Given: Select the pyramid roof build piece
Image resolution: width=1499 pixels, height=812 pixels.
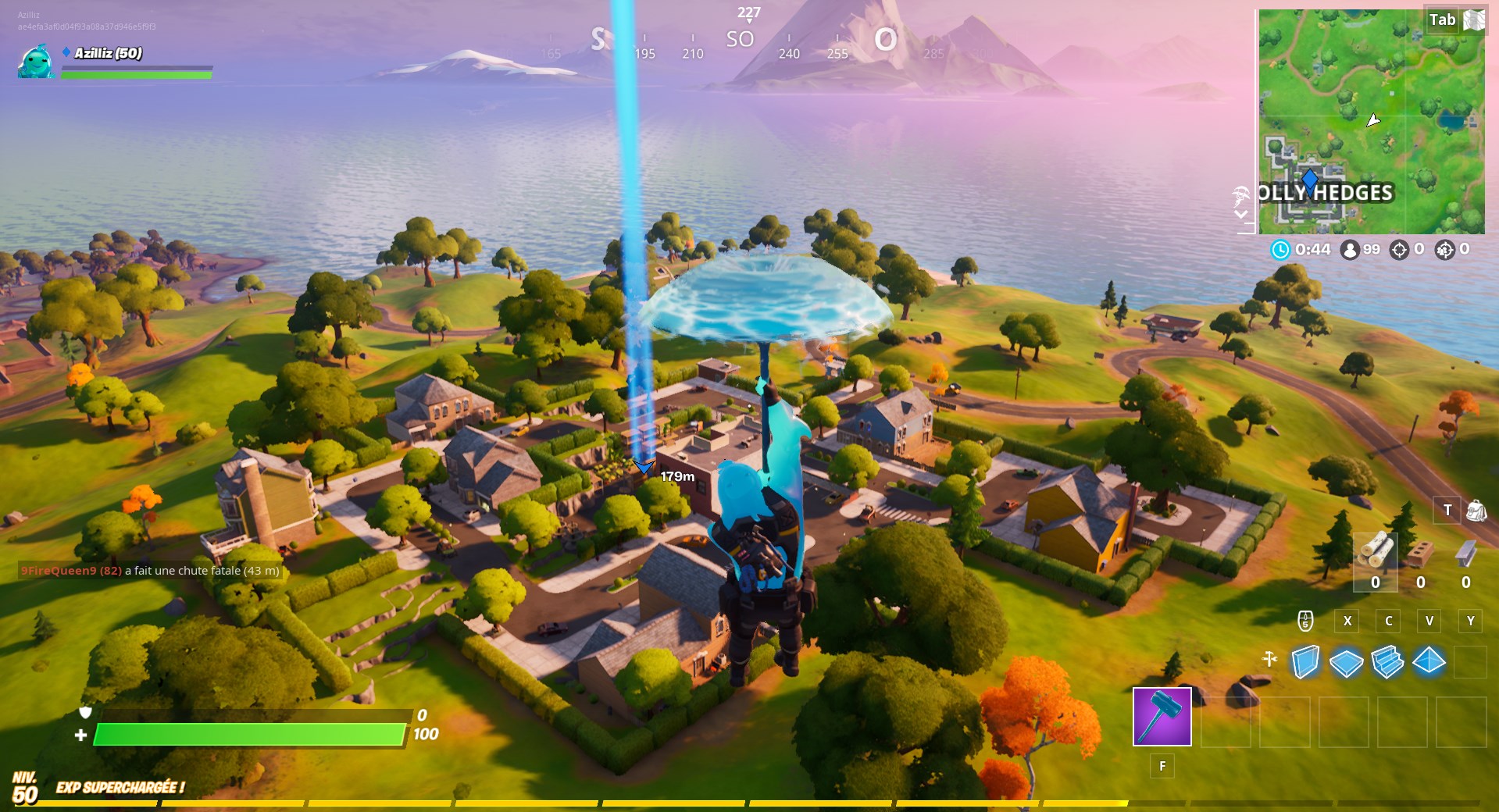Looking at the screenshot, I should point(1428,662).
